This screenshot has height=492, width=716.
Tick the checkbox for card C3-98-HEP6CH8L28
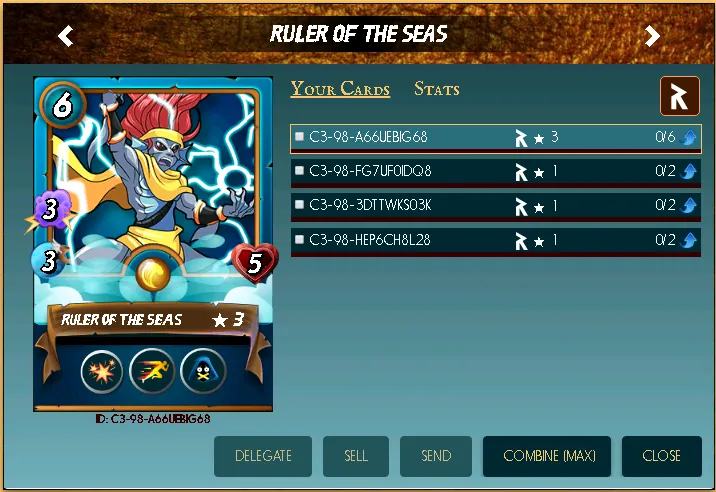click(299, 240)
